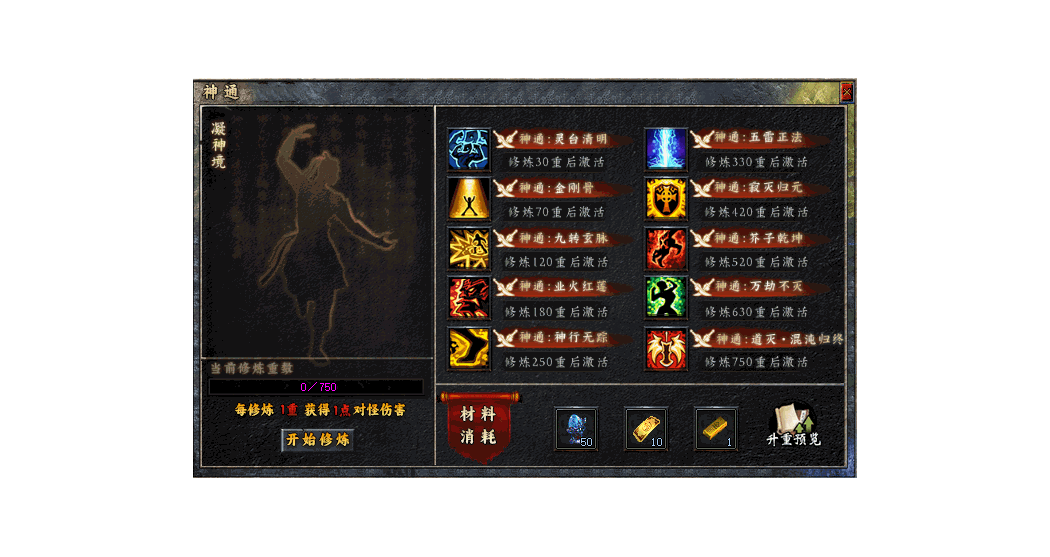Choose the 道灭·混沌归终 skill icon
Image resolution: width=1050 pixels, height=557 pixels.
click(666, 348)
